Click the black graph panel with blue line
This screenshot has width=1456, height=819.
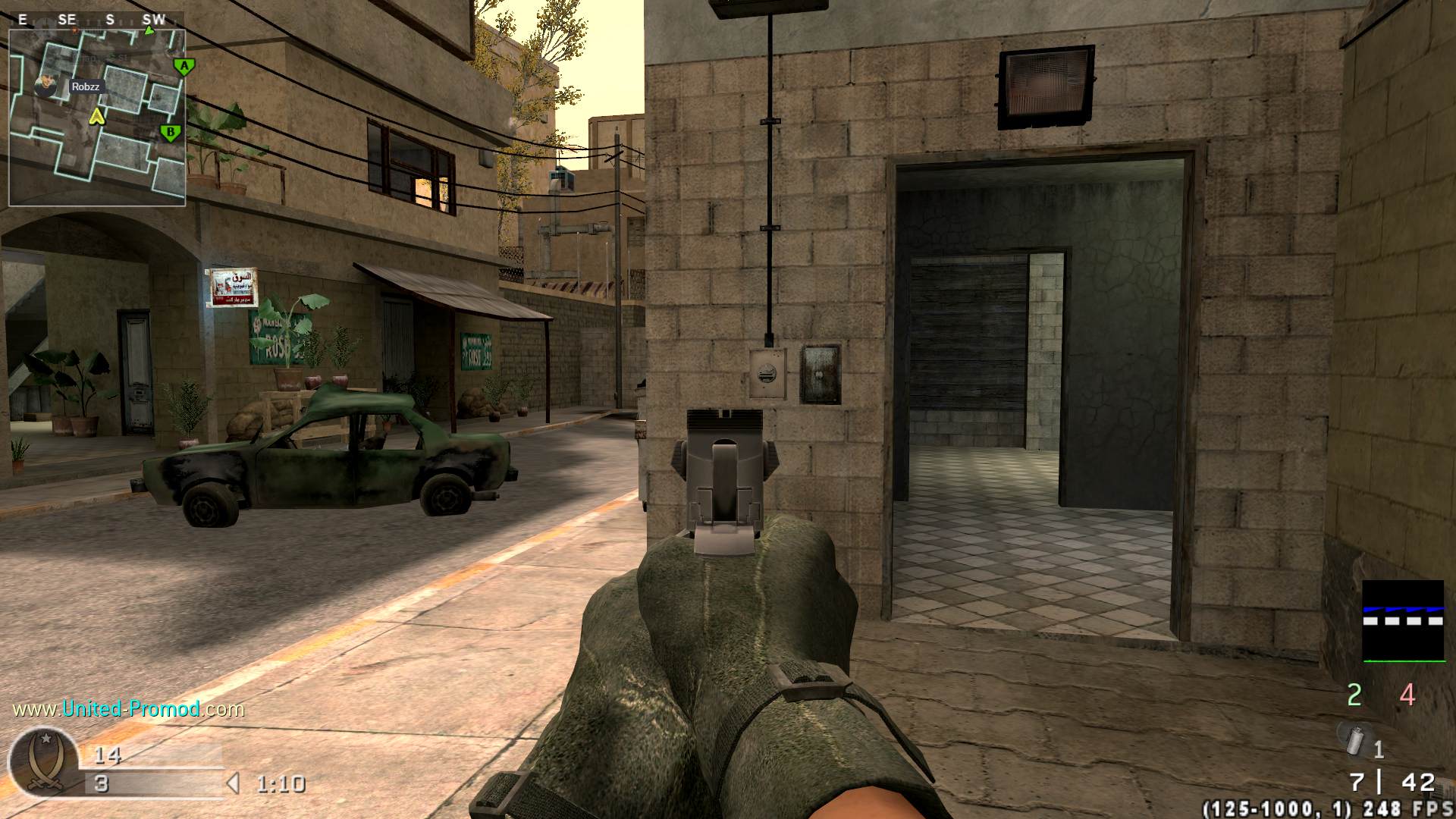[x=1403, y=621]
